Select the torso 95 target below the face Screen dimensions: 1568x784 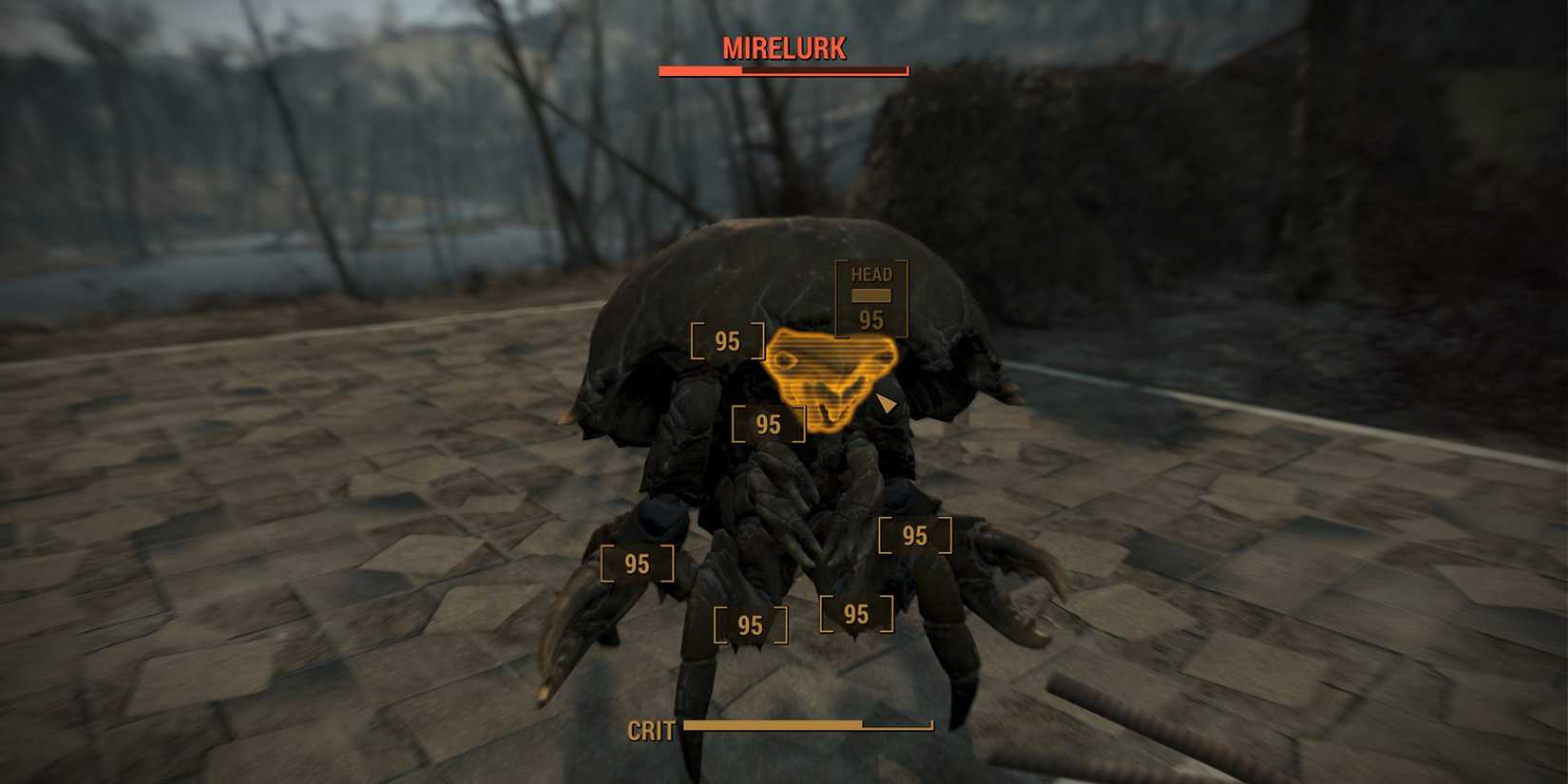[x=768, y=424]
